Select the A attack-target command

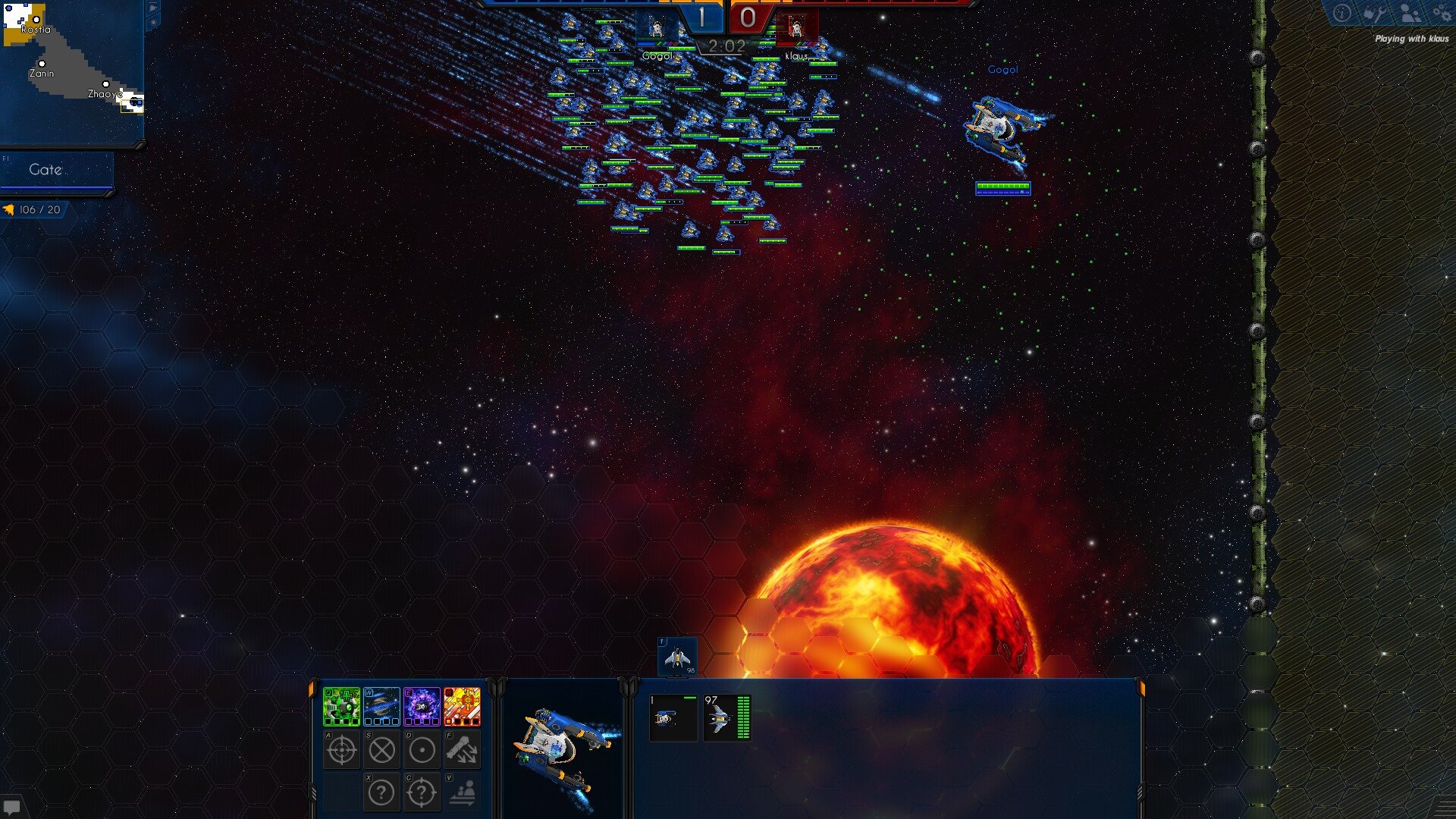click(341, 751)
